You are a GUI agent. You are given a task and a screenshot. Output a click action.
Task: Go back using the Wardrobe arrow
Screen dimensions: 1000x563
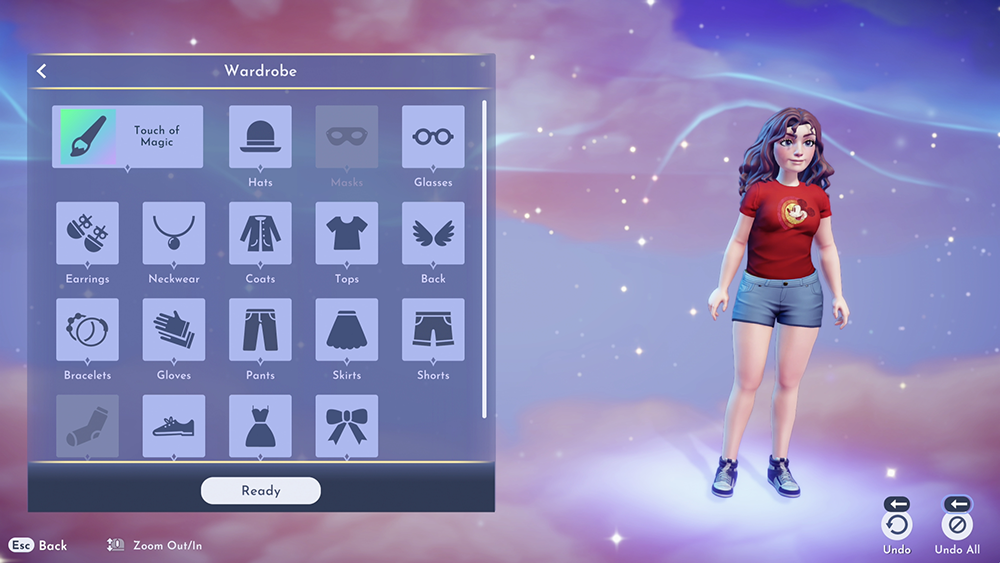point(42,71)
